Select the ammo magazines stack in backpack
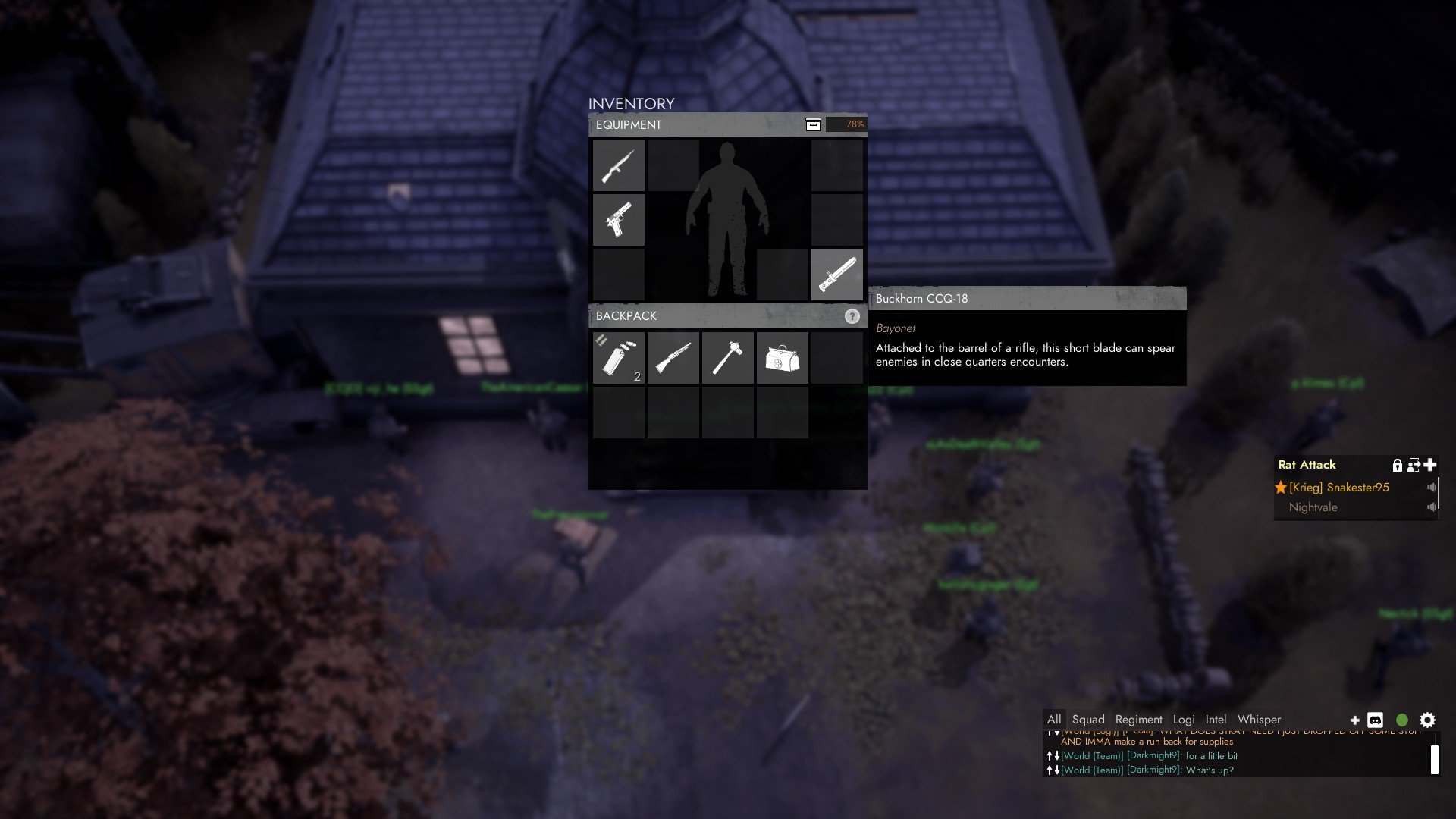The width and height of the screenshot is (1456, 819). (x=619, y=358)
